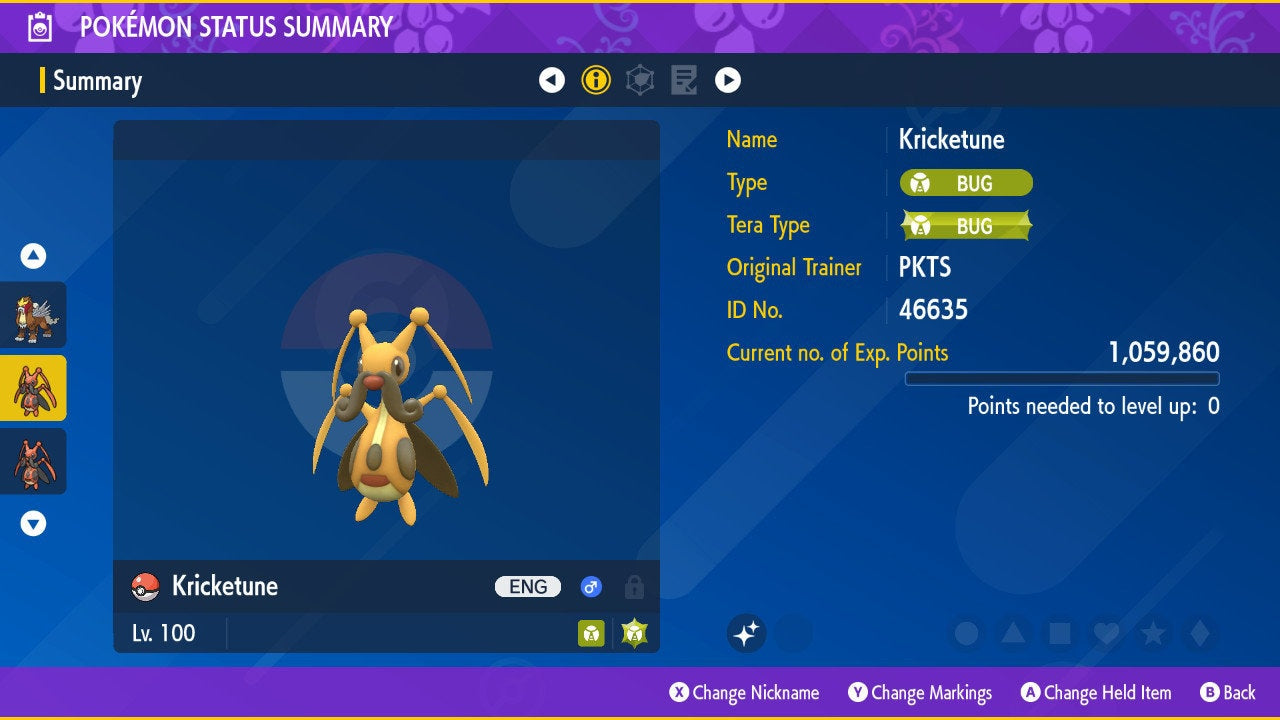Open Change Markings option
Image resolution: width=1280 pixels, height=720 pixels.
[920, 693]
